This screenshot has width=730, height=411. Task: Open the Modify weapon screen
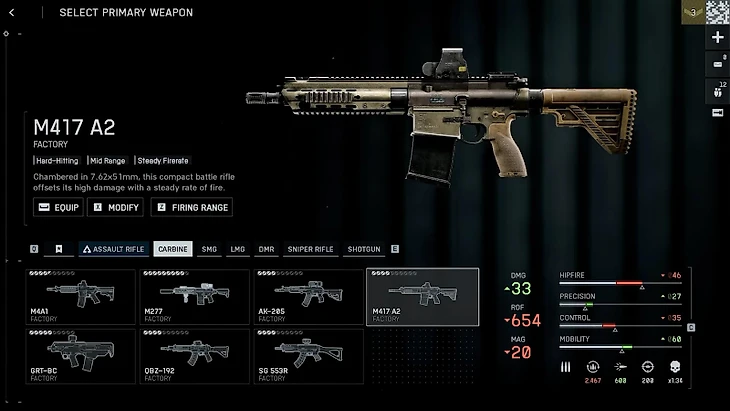click(116, 207)
